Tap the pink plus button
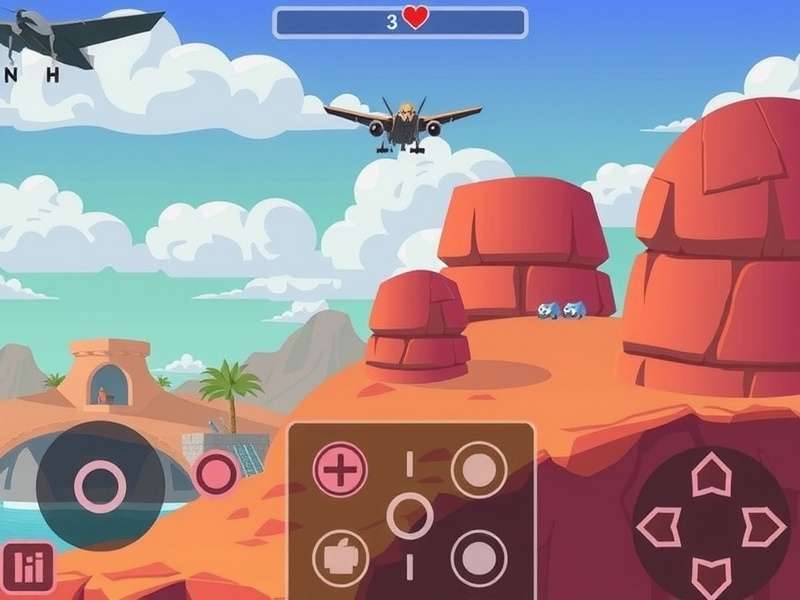 340,470
